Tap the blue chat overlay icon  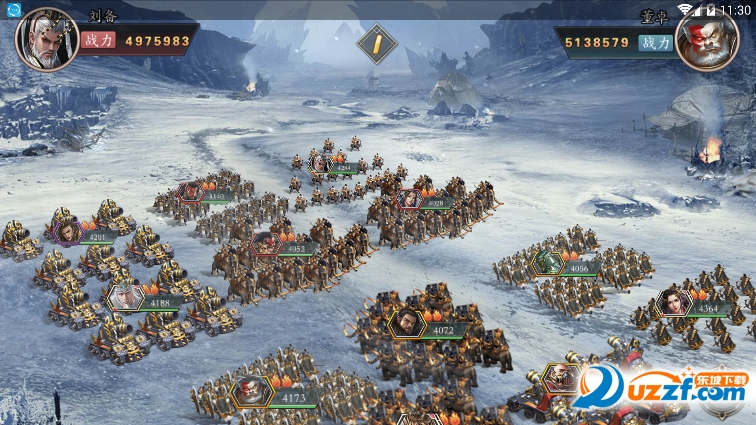[x=13, y=9]
